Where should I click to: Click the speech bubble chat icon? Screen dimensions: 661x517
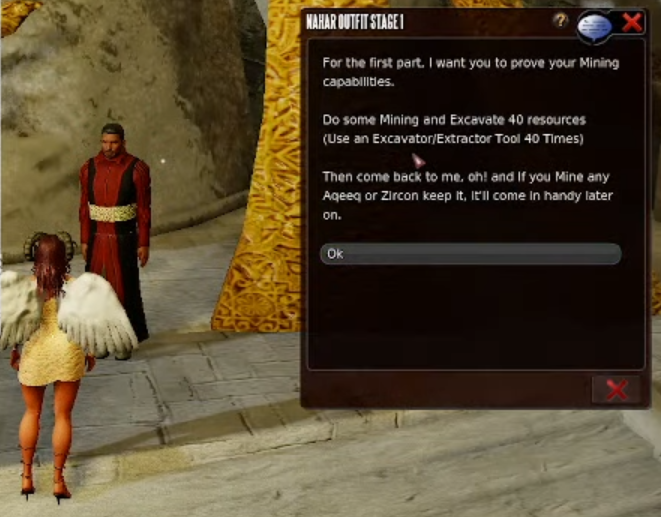pyautogui.click(x=594, y=25)
